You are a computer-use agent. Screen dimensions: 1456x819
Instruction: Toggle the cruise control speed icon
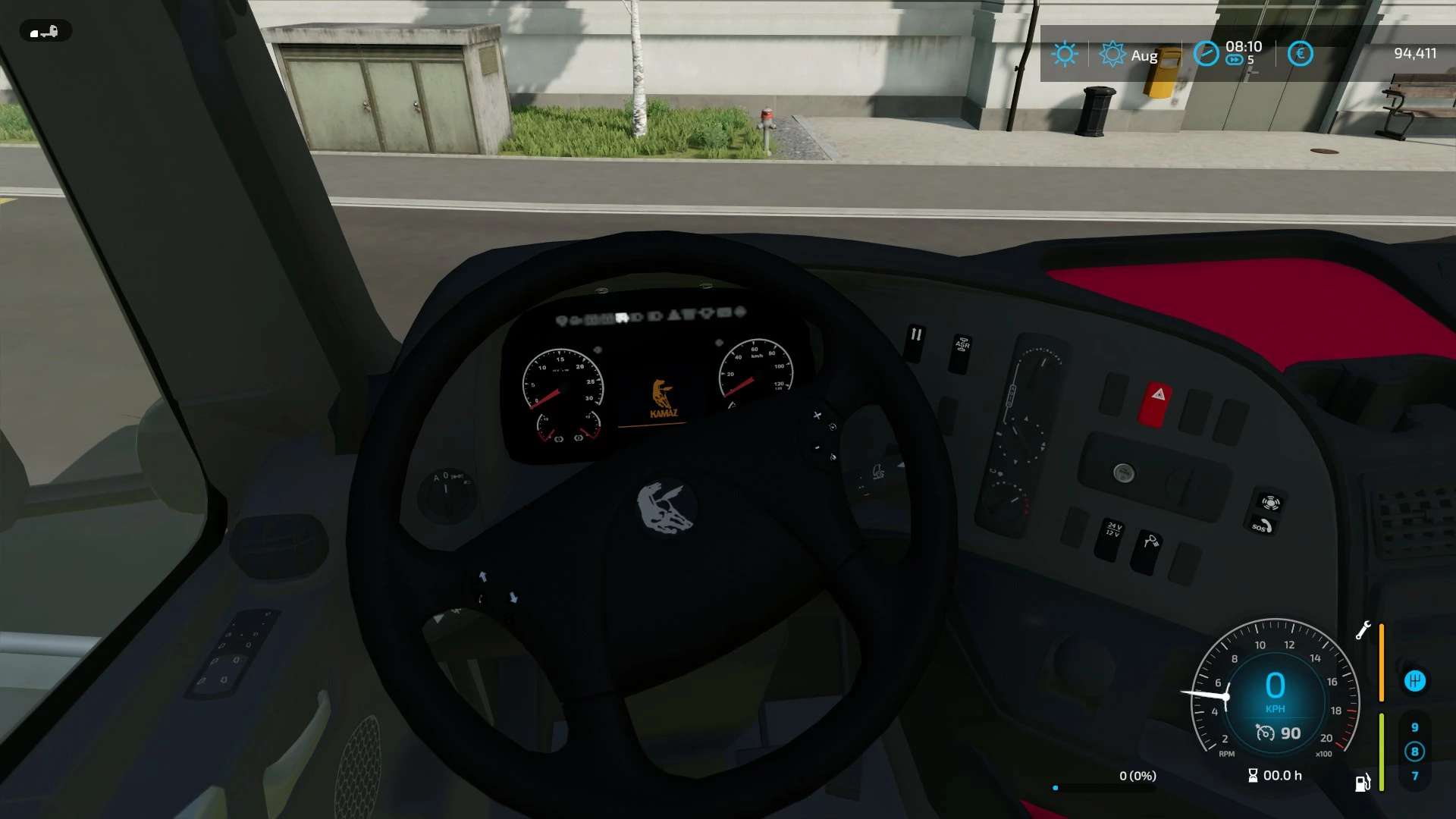(x=1265, y=733)
